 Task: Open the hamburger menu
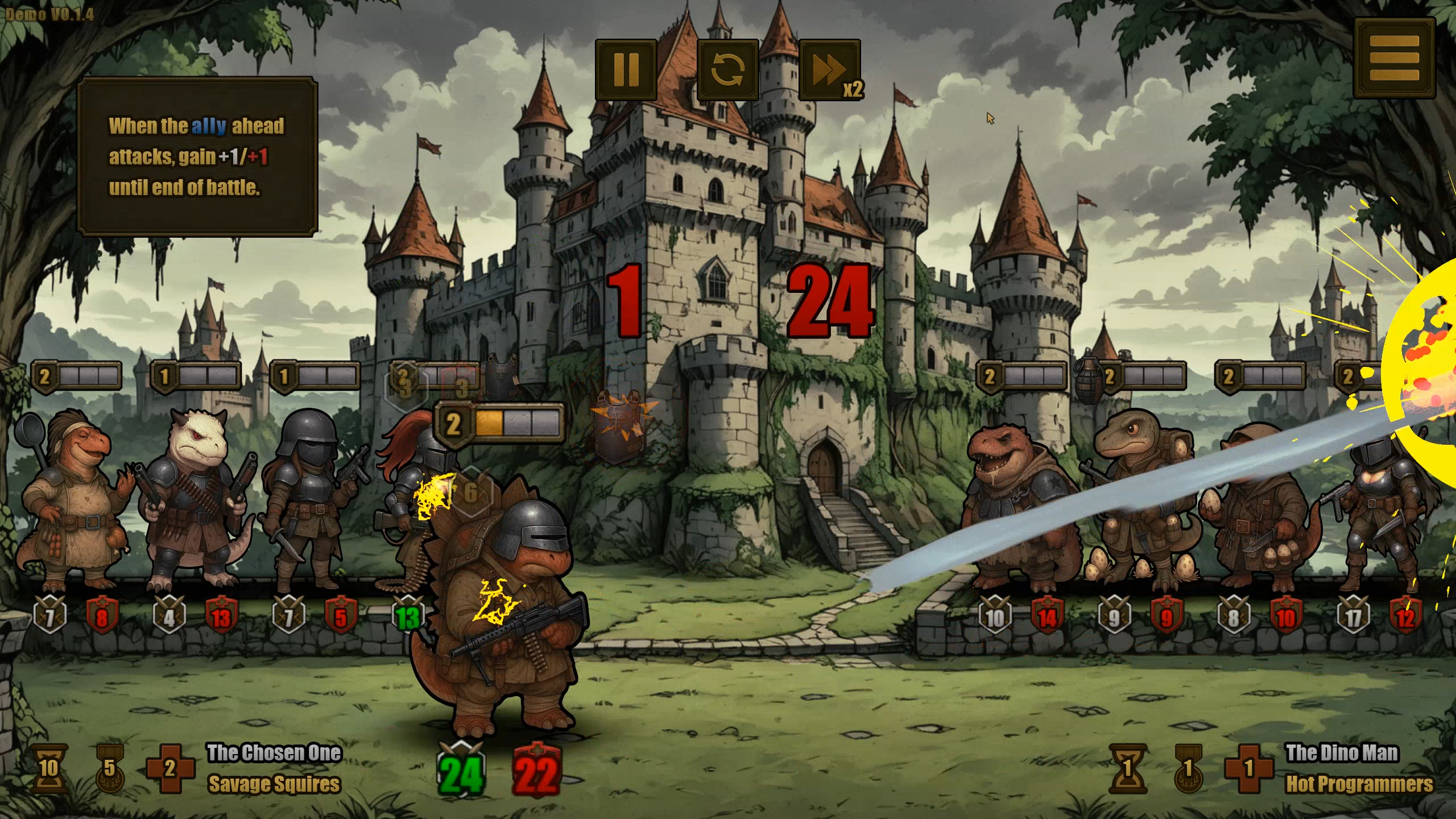[x=1394, y=59]
